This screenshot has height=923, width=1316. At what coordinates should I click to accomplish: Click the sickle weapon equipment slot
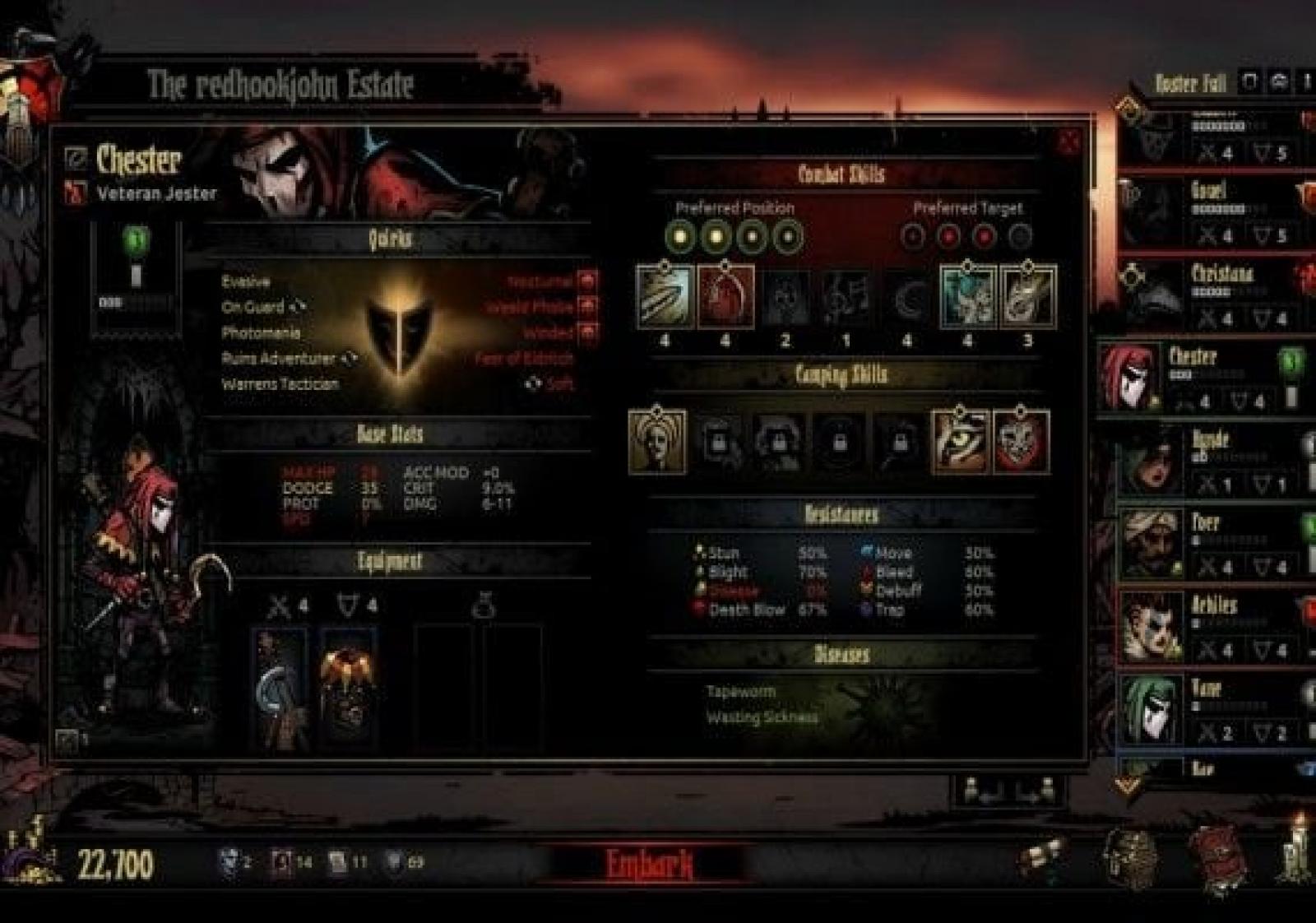pyautogui.click(x=279, y=688)
